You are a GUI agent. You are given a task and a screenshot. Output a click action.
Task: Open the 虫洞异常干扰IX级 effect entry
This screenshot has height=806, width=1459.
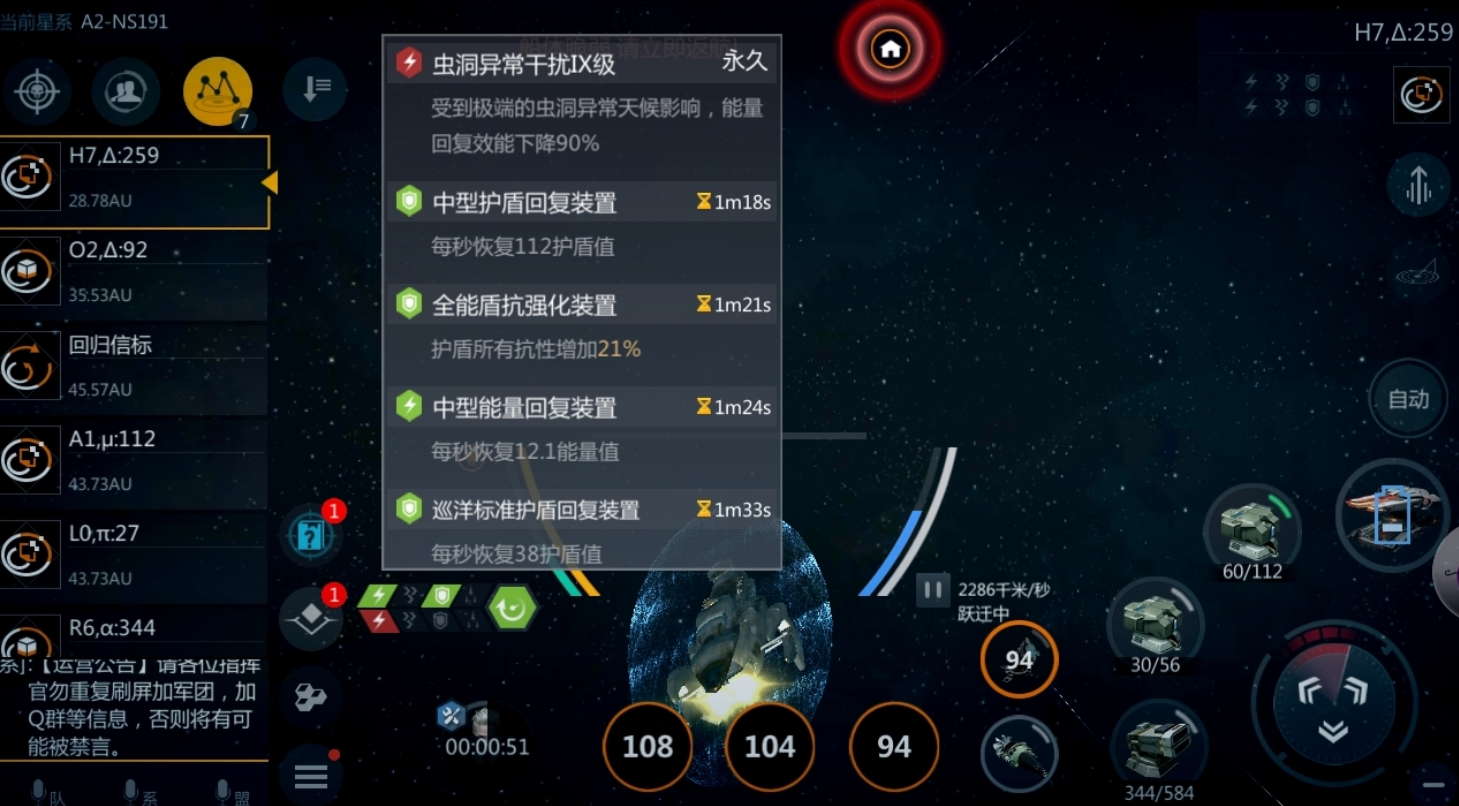coord(581,64)
